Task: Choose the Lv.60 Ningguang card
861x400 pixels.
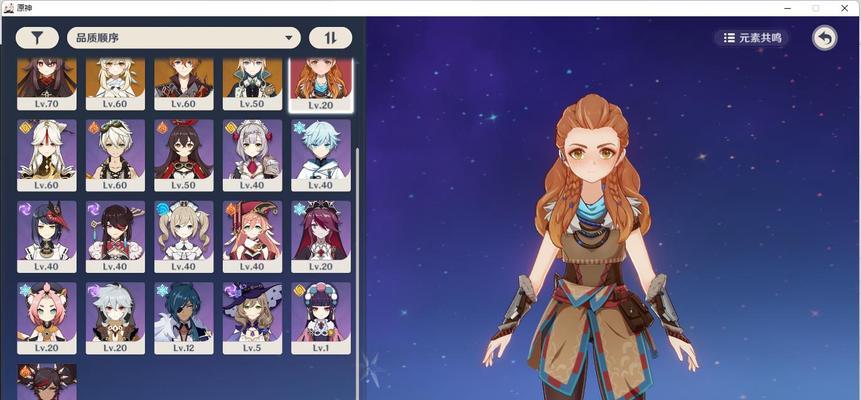Action: [46, 155]
